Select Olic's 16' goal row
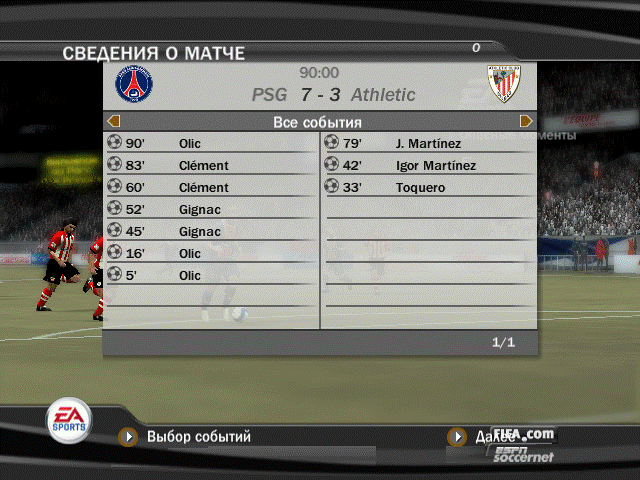640x480 pixels. tap(210, 253)
